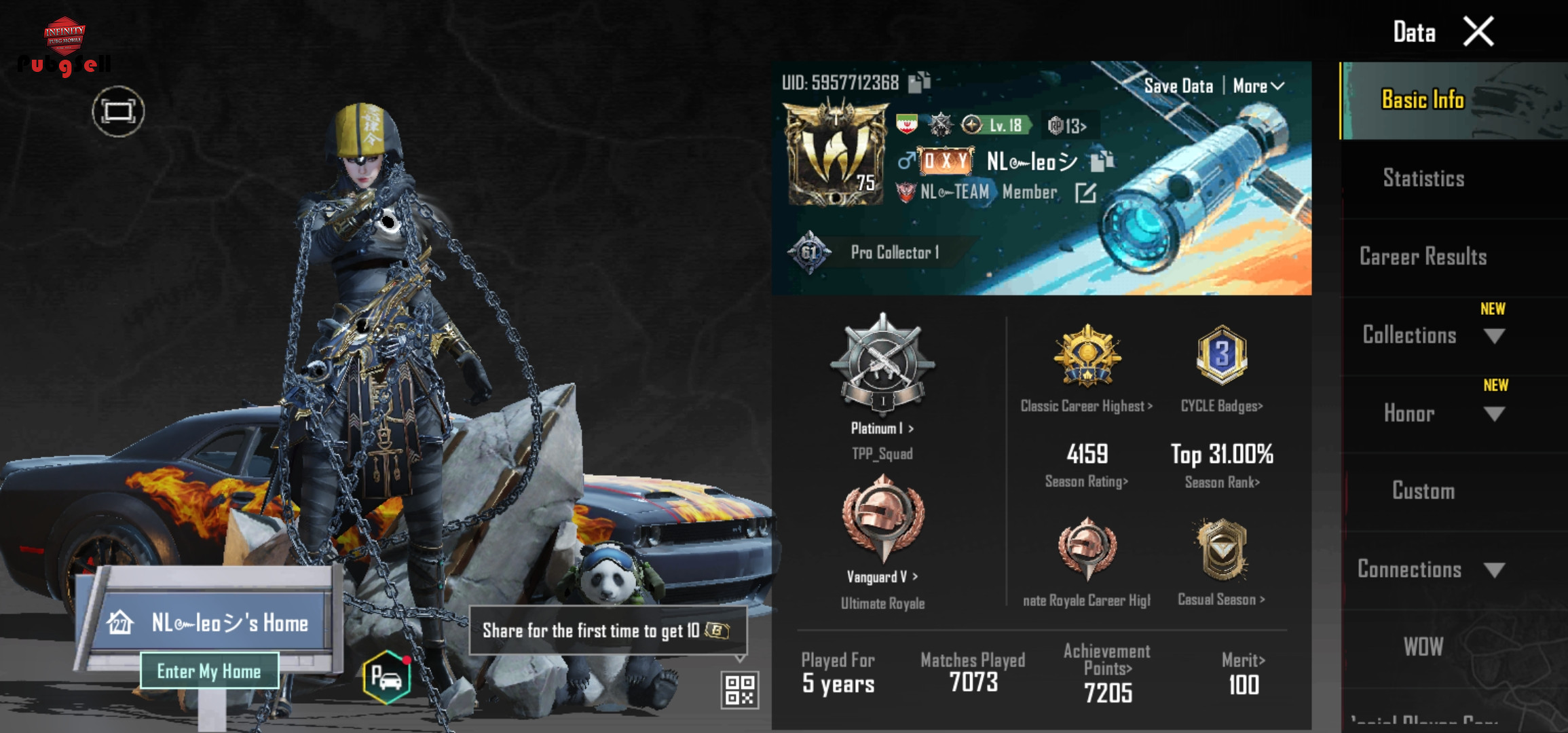Toggle the fullscreen view icon
Screen dimensions: 1568x733
tap(118, 111)
